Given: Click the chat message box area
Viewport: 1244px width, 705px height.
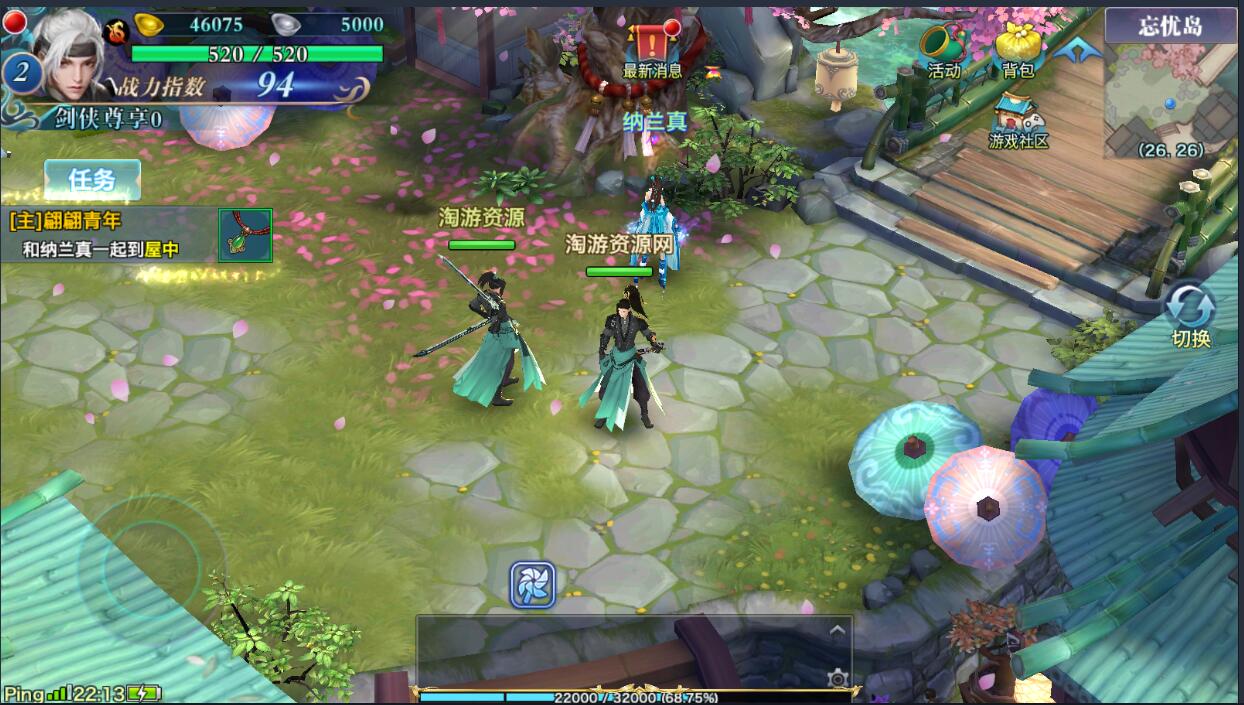Looking at the screenshot, I should click(x=620, y=652).
